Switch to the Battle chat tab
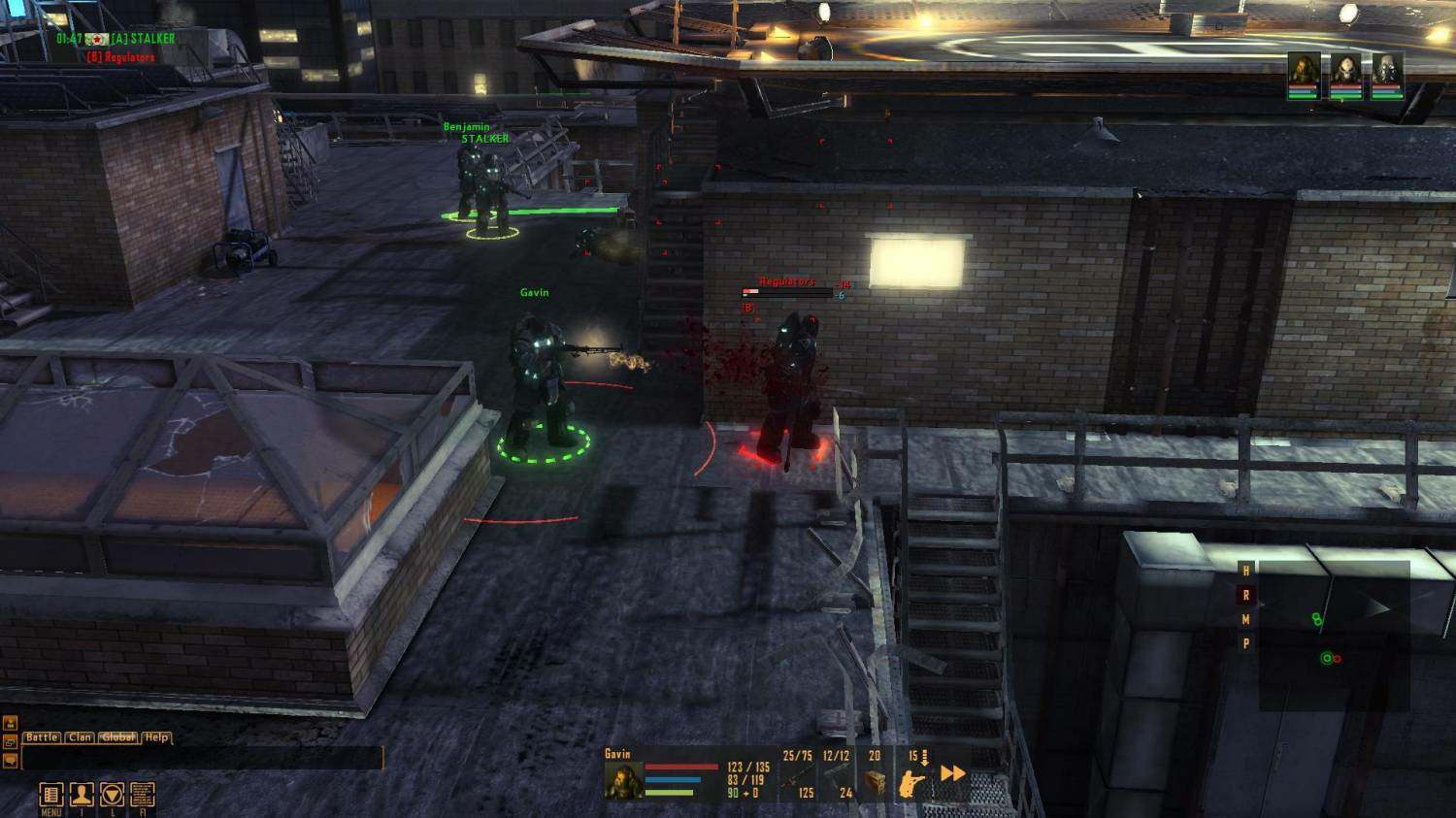The width and height of the screenshot is (1456, 818). [x=42, y=737]
